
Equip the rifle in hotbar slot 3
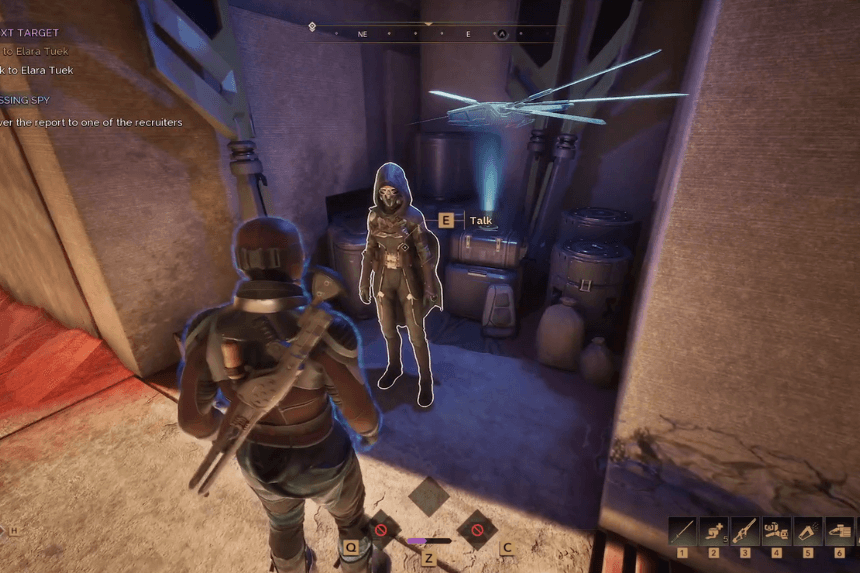point(745,530)
